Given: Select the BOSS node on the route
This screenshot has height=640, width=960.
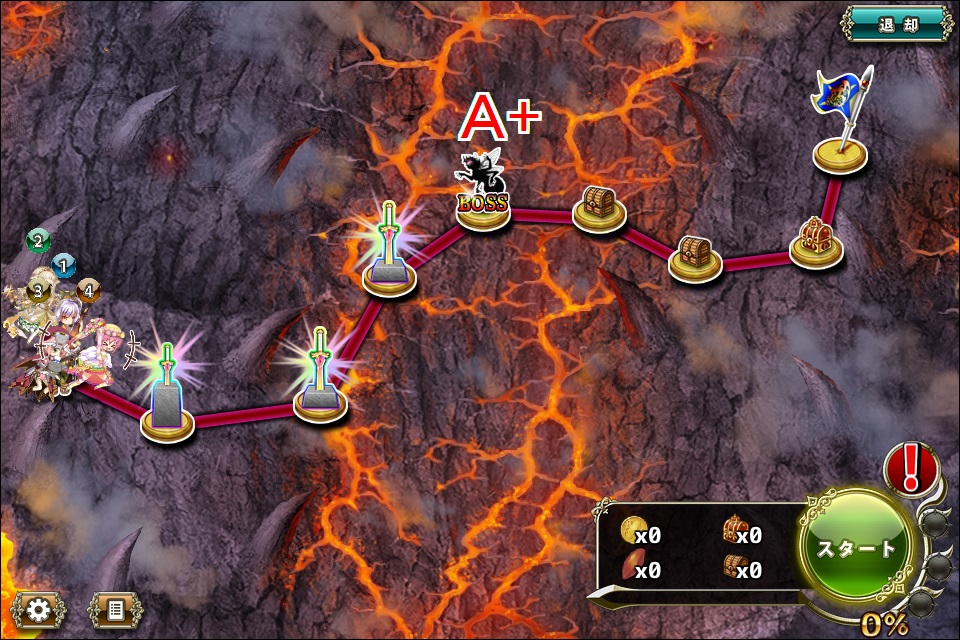Looking at the screenshot, I should 484,198.
